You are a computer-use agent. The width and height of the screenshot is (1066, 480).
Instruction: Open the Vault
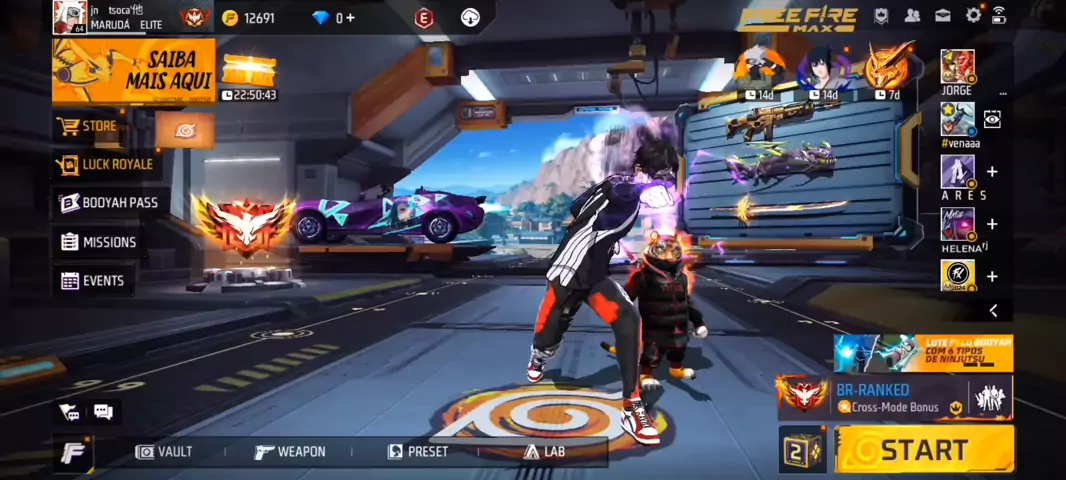[x=164, y=452]
